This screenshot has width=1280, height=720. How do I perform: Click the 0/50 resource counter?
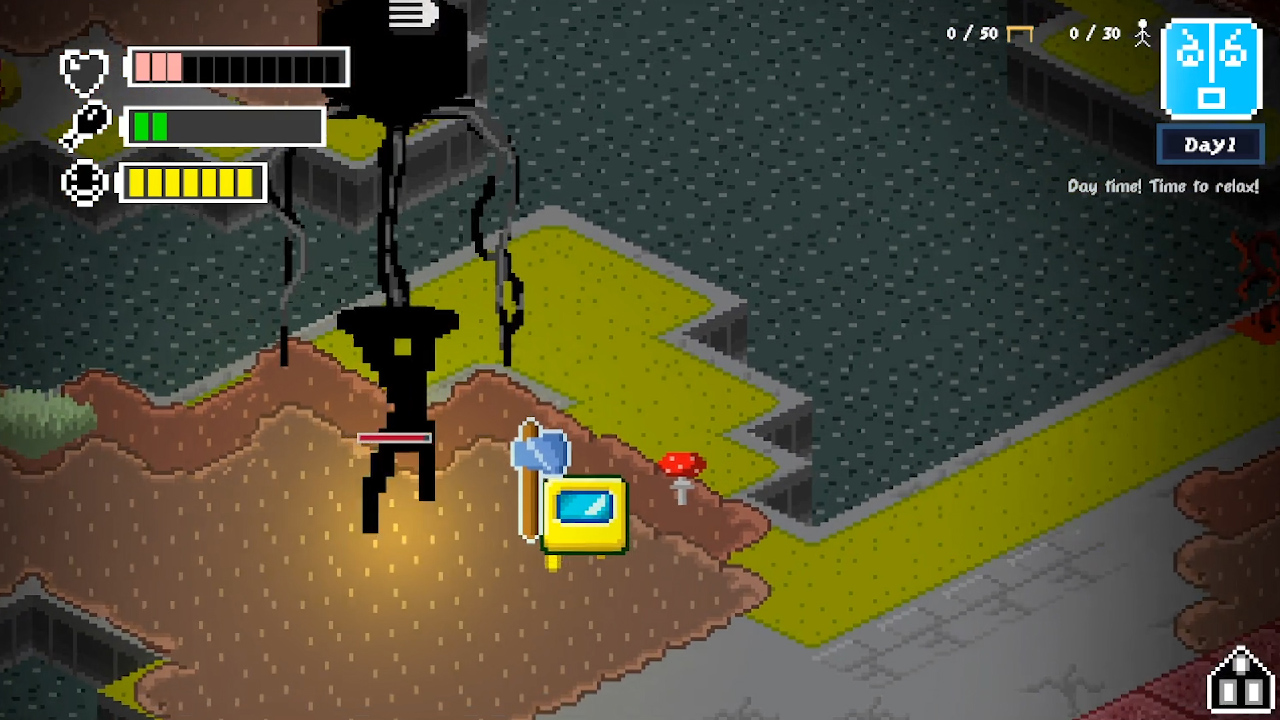(x=973, y=33)
